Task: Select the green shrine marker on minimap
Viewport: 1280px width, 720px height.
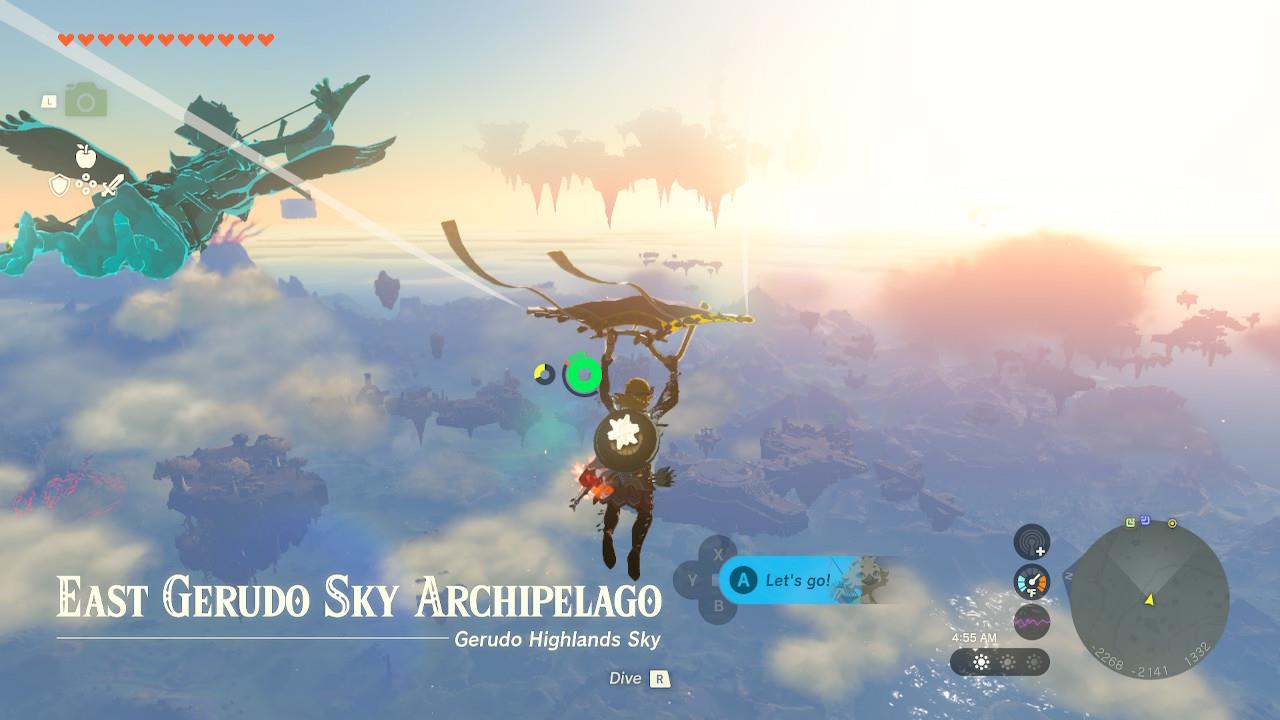Action: (x=1130, y=521)
